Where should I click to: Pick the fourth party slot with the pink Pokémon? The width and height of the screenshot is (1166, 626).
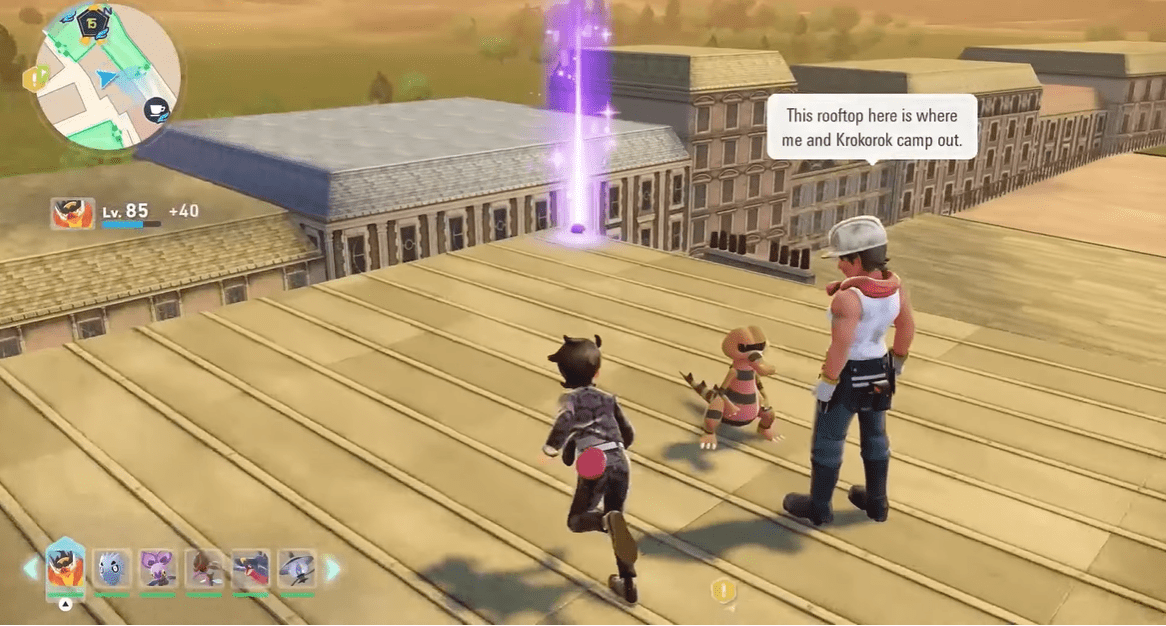point(204,569)
